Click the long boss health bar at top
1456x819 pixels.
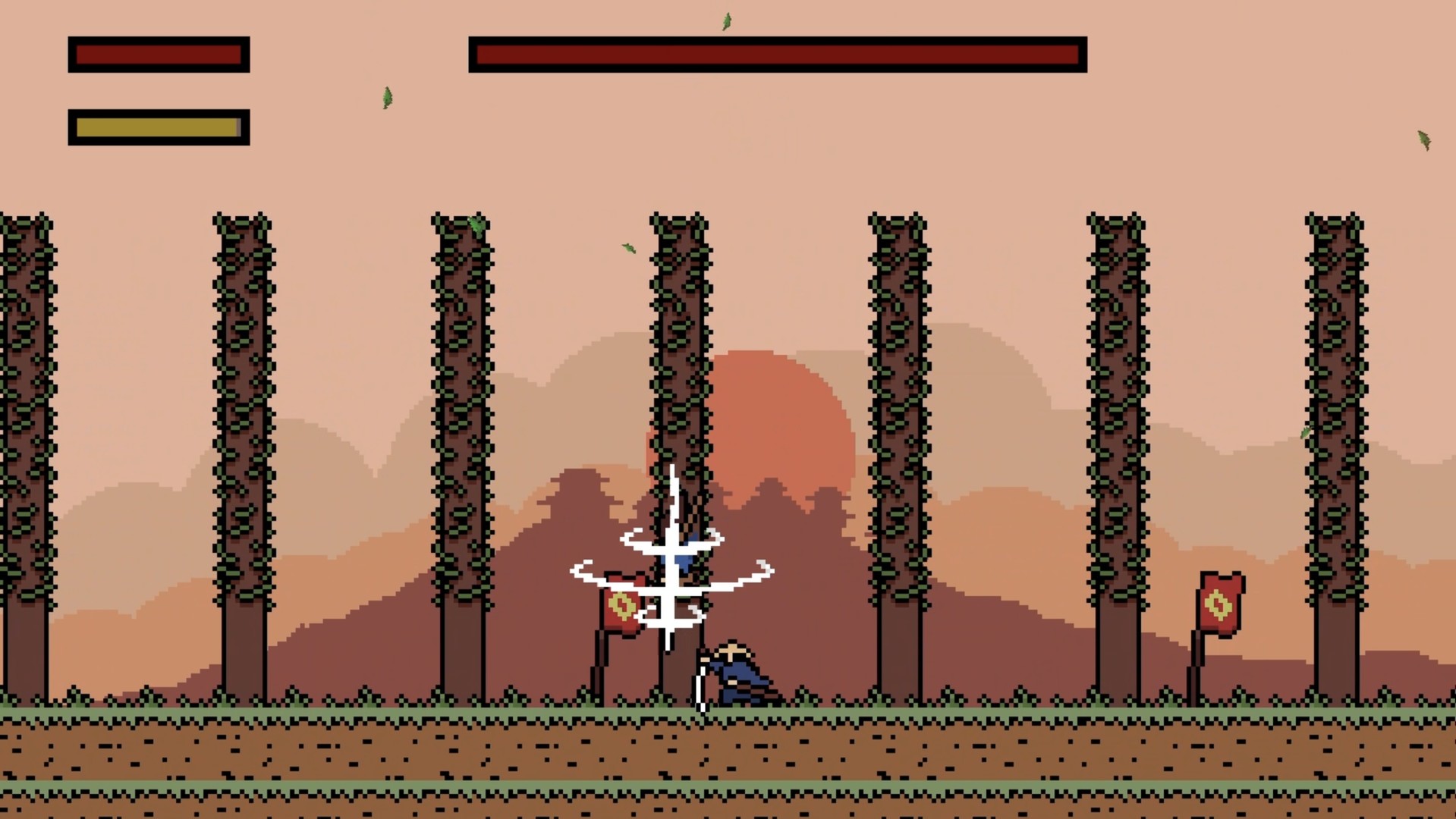[x=778, y=53]
